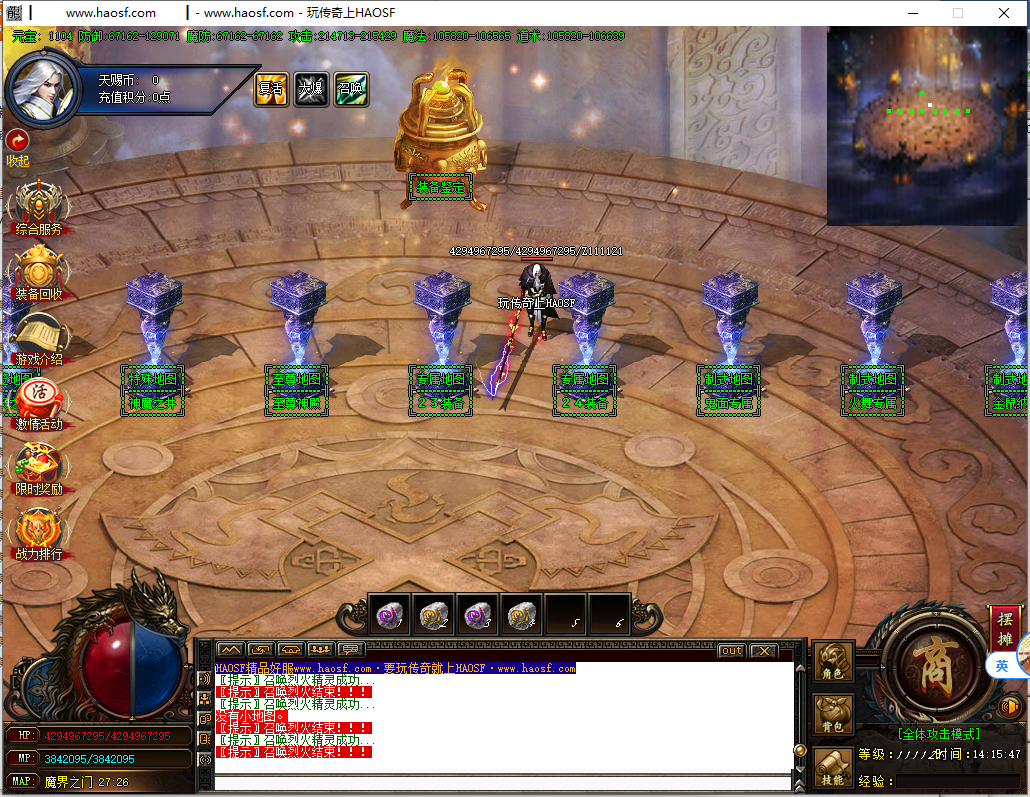Open the 角色 character sheet
This screenshot has width=1030, height=797.
[833, 665]
